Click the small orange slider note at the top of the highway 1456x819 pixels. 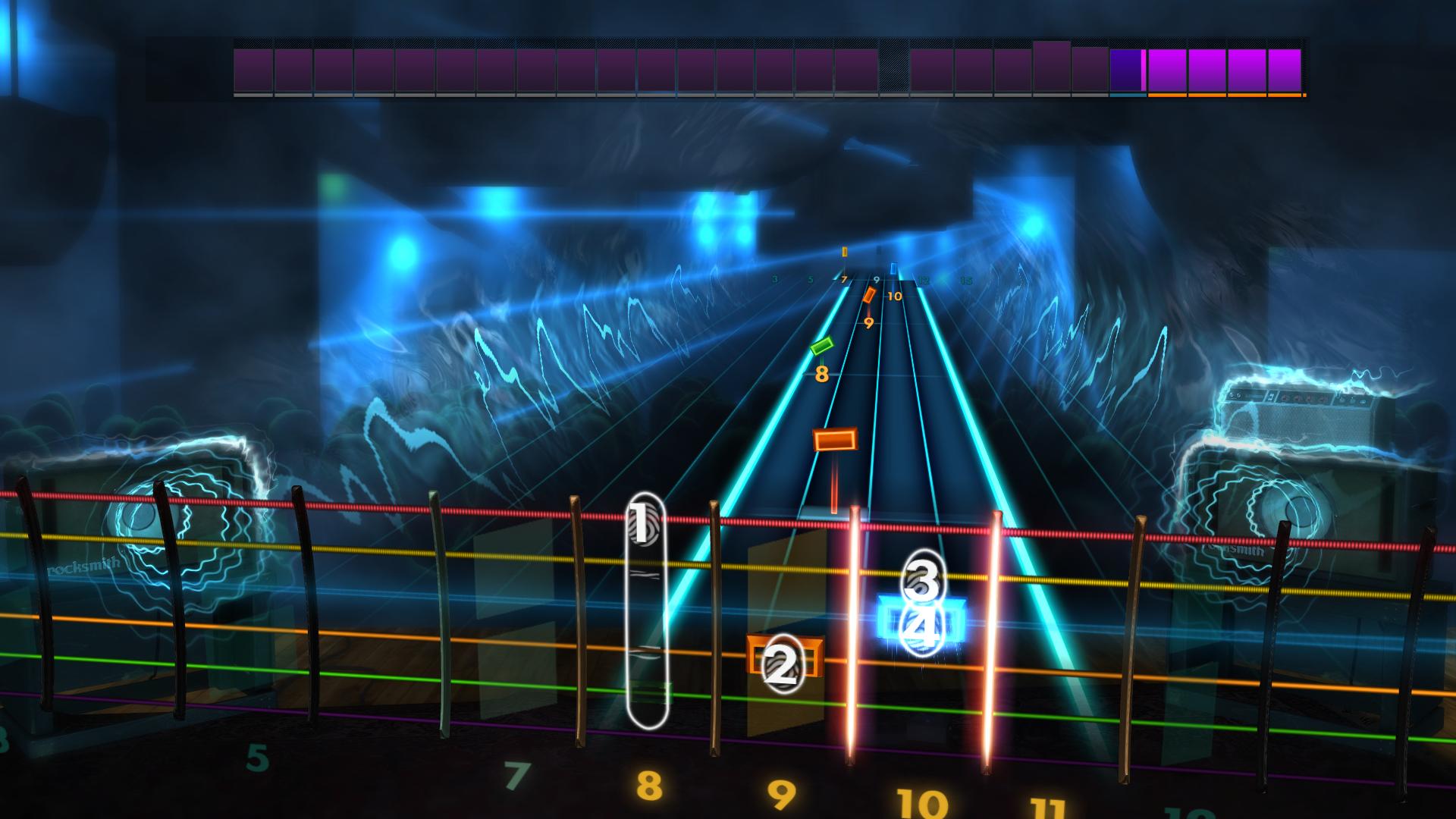click(846, 252)
